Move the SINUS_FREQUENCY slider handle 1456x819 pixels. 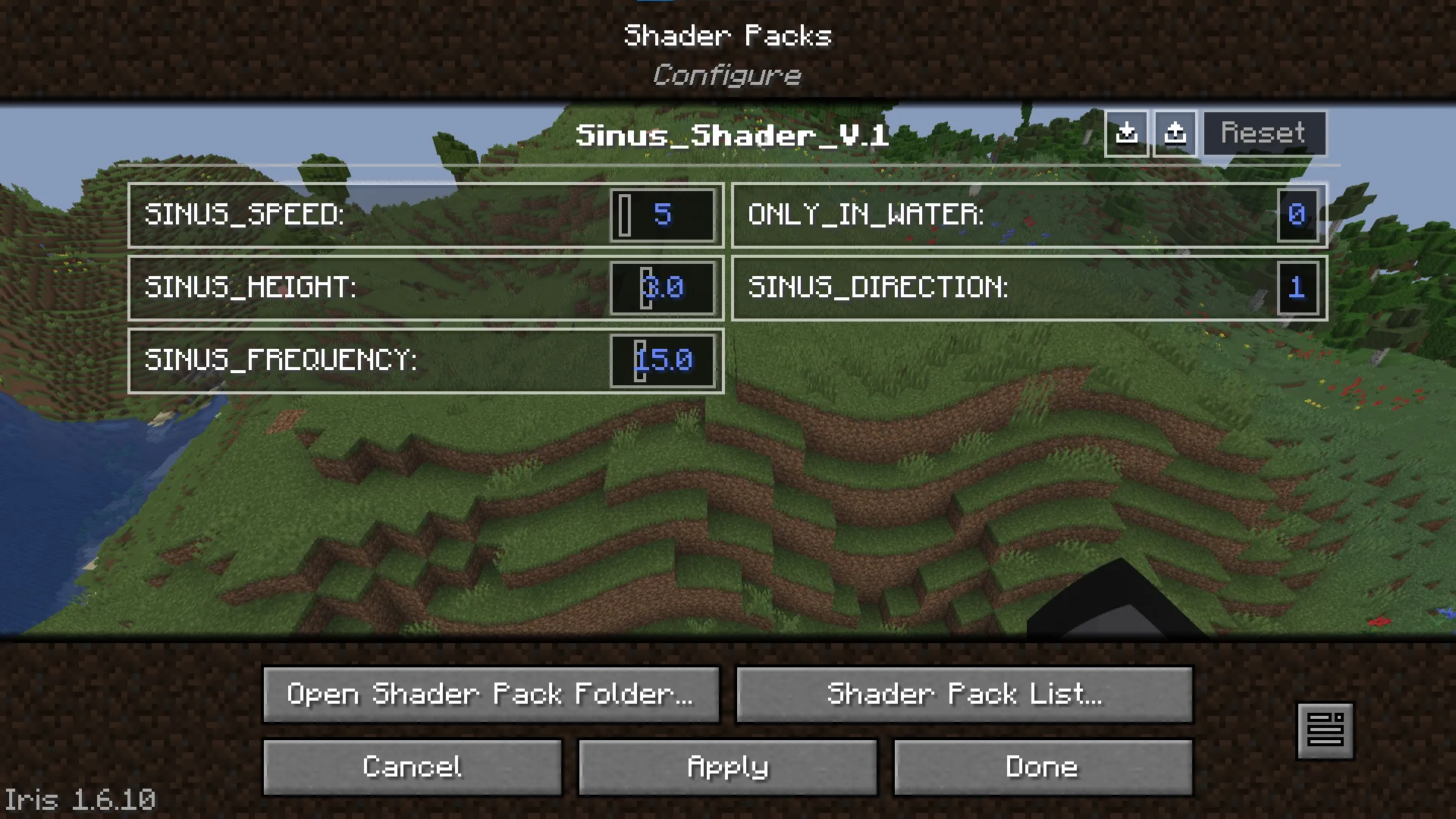[x=639, y=361]
